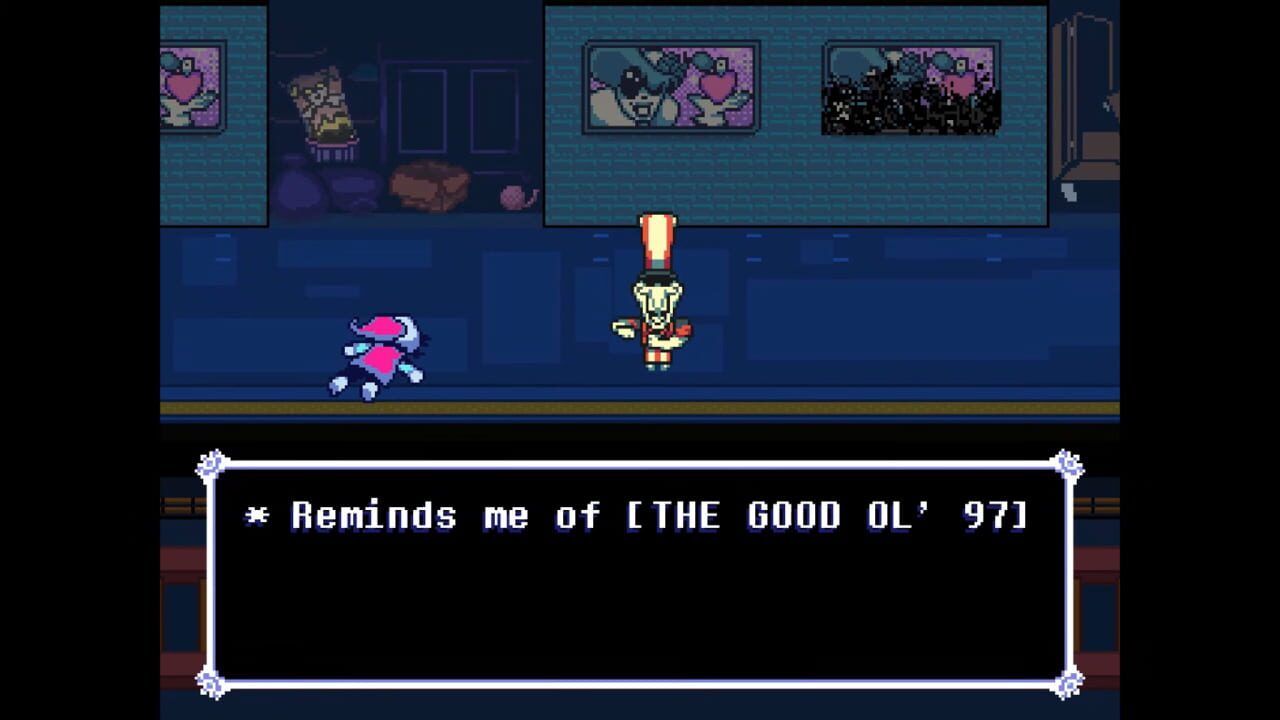Expand the top-left ornate corner of the dialogue box
This screenshot has width=1280, height=720.
212,462
